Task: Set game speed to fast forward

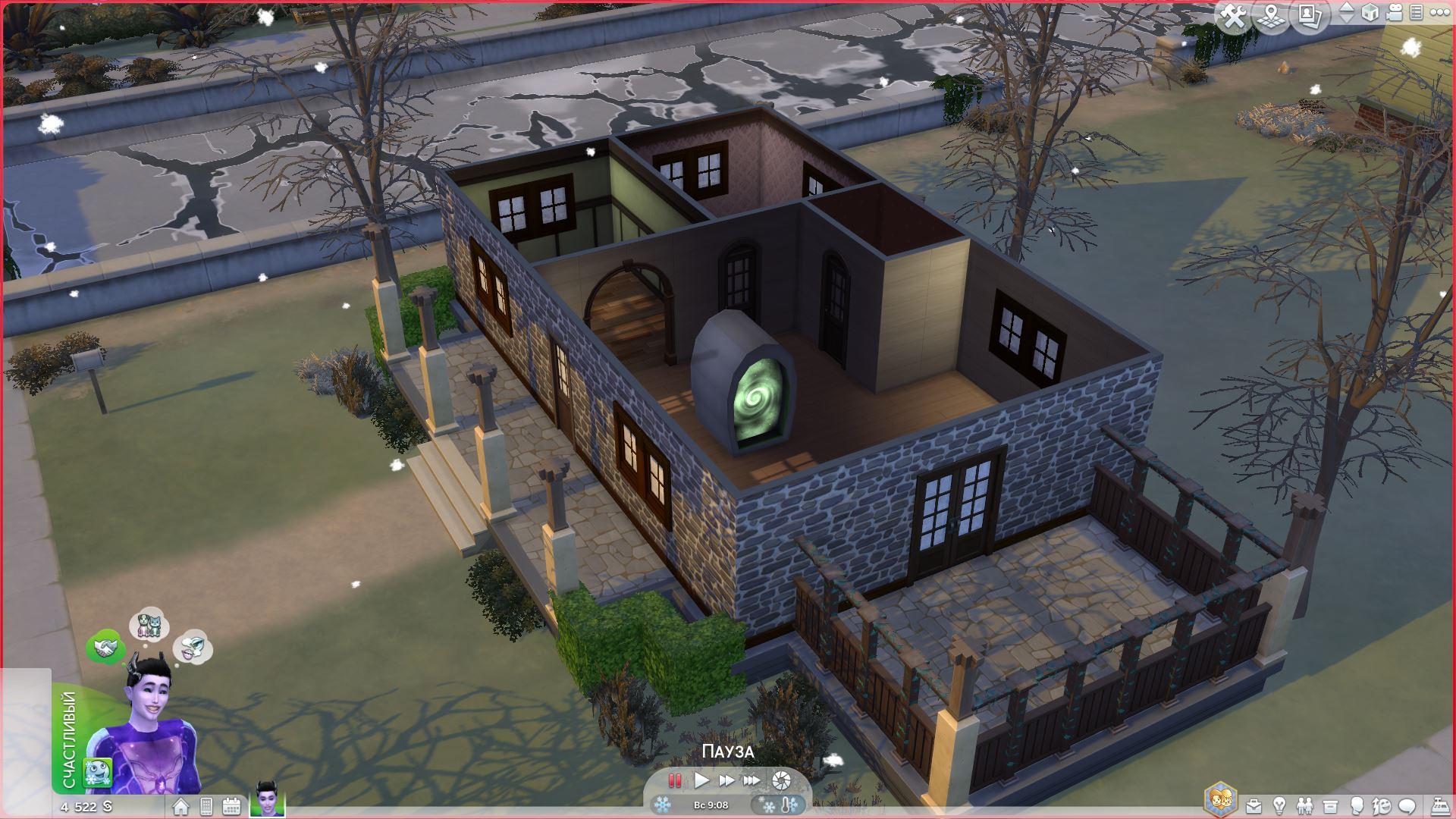Action: (726, 780)
